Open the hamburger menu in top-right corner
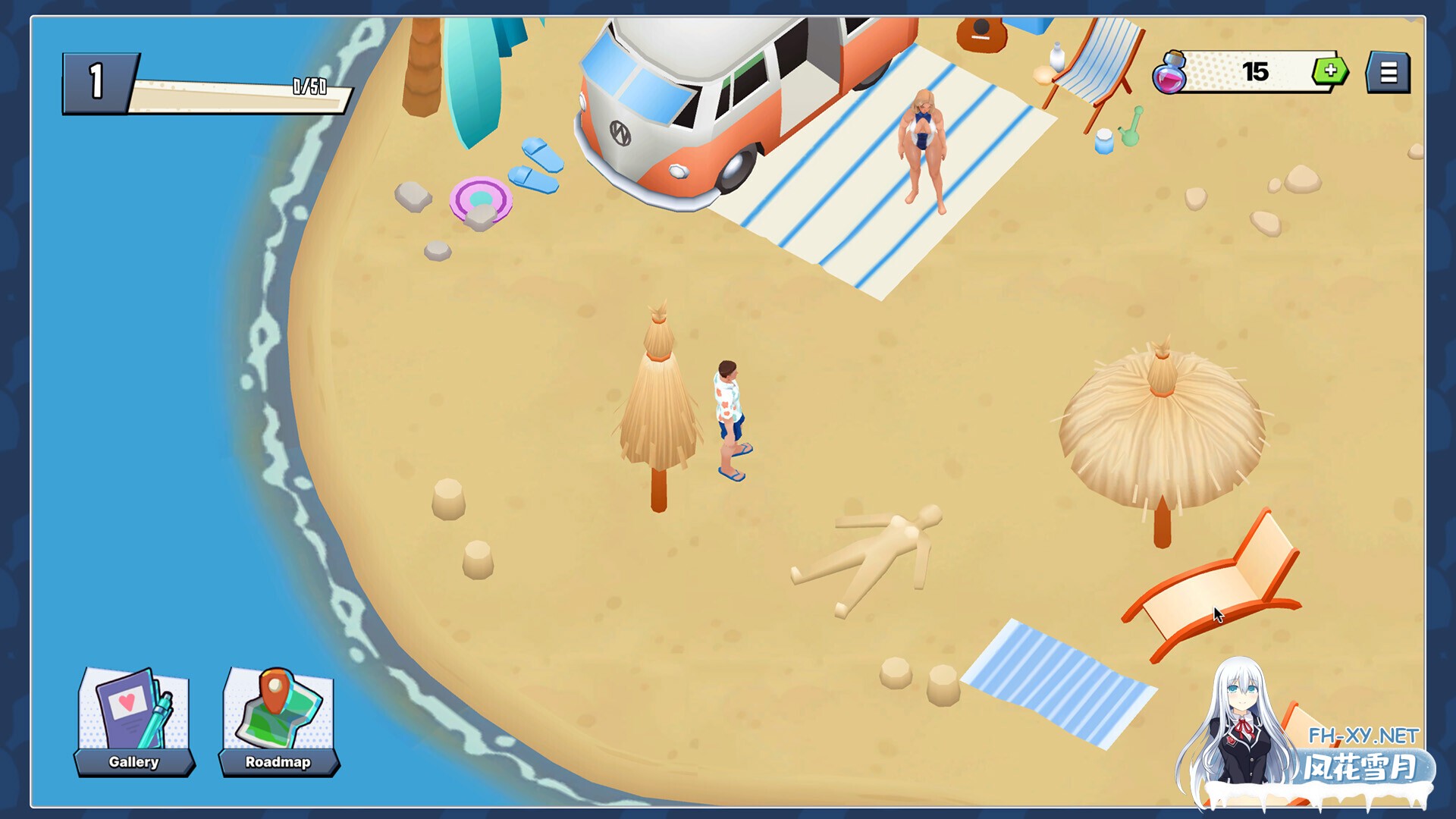Image resolution: width=1456 pixels, height=819 pixels. 1388,71
